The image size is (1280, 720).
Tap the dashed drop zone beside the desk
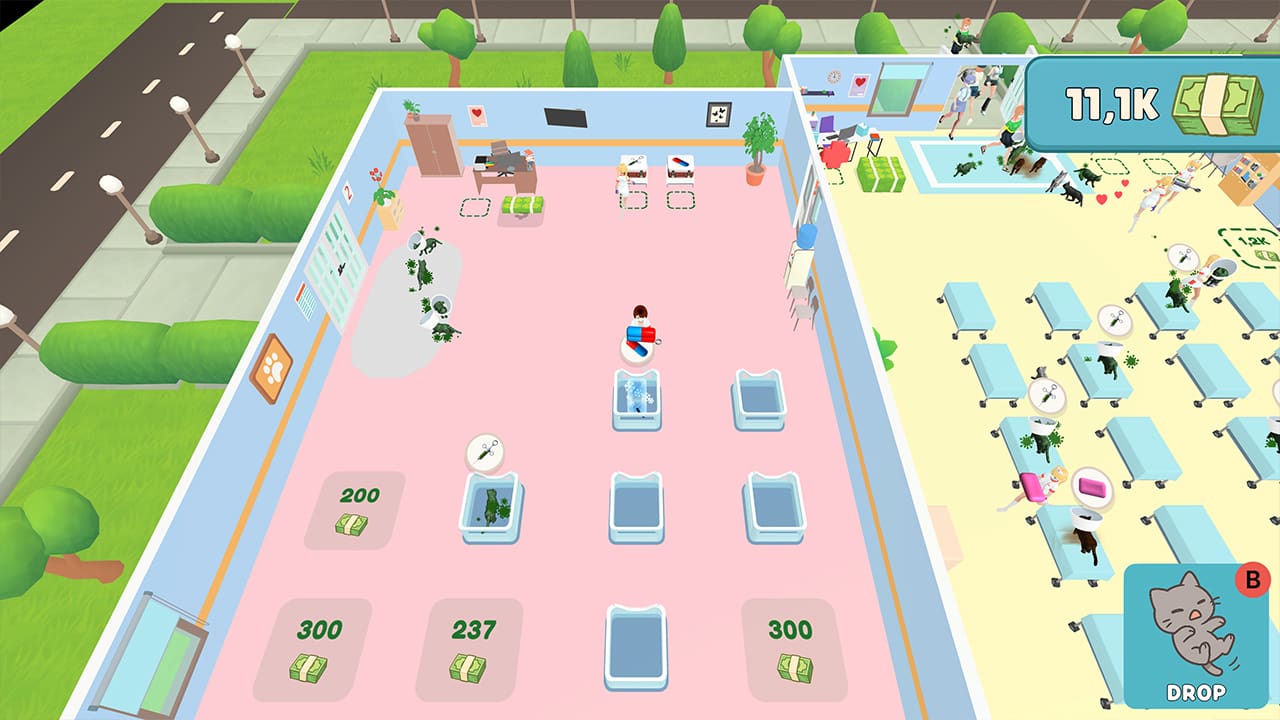coord(475,205)
